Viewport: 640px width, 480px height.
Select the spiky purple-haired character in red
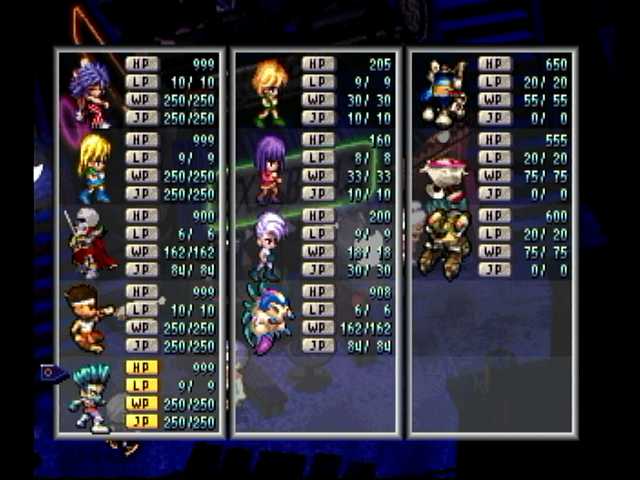tap(90, 91)
